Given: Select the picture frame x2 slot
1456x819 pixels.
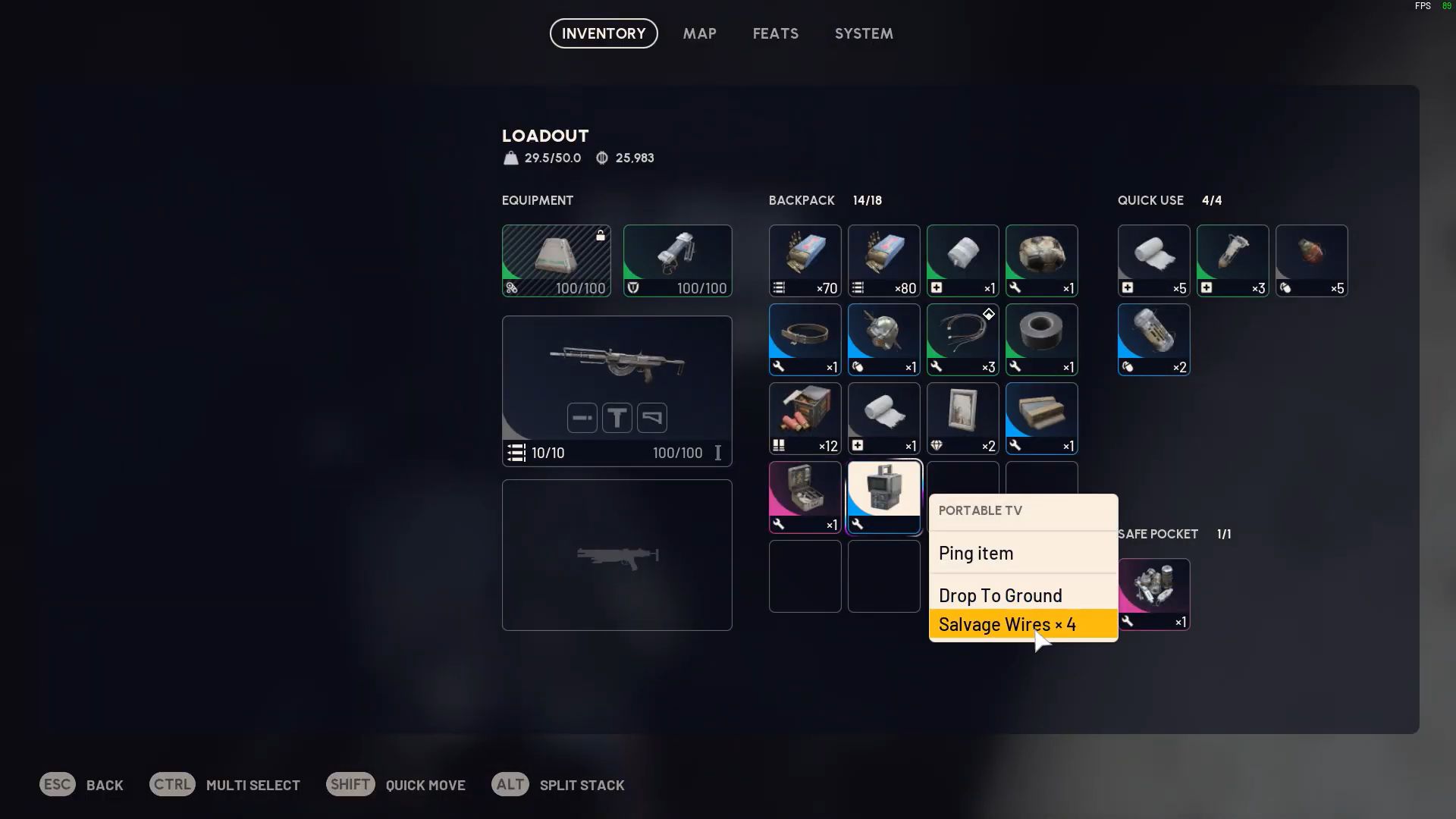Looking at the screenshot, I should [962, 419].
